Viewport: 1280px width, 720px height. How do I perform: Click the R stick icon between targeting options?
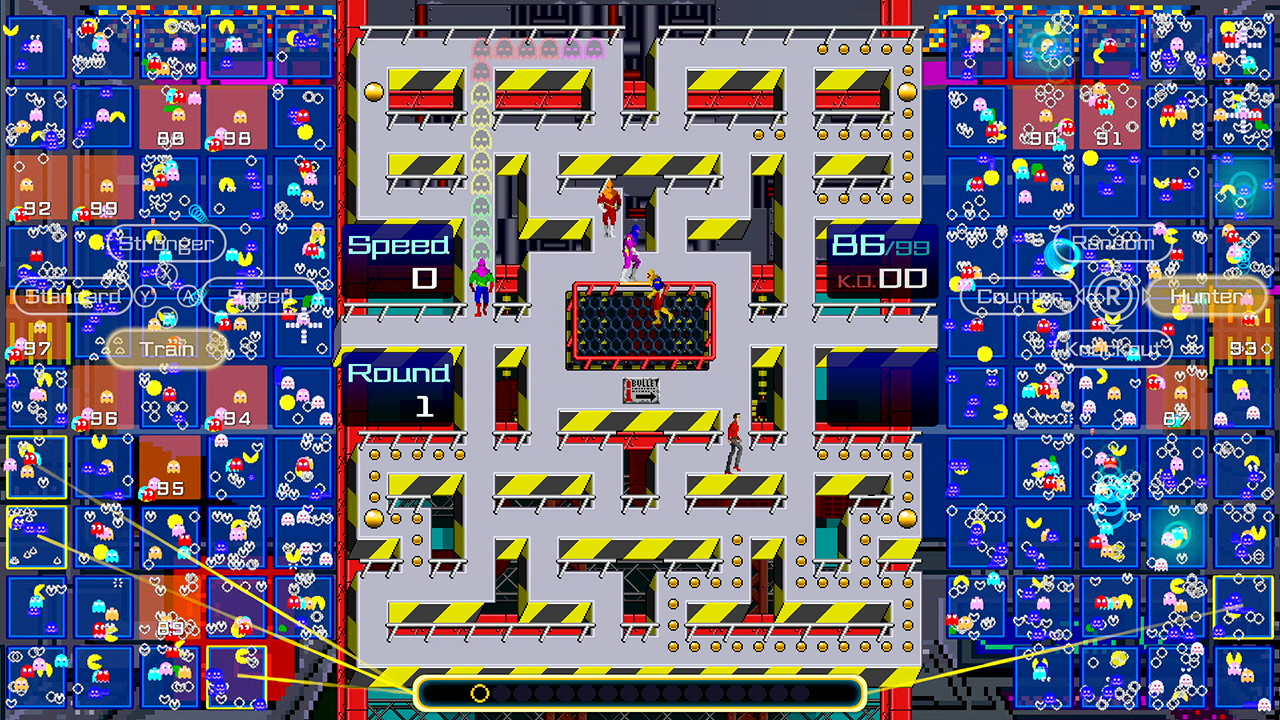click(1115, 297)
